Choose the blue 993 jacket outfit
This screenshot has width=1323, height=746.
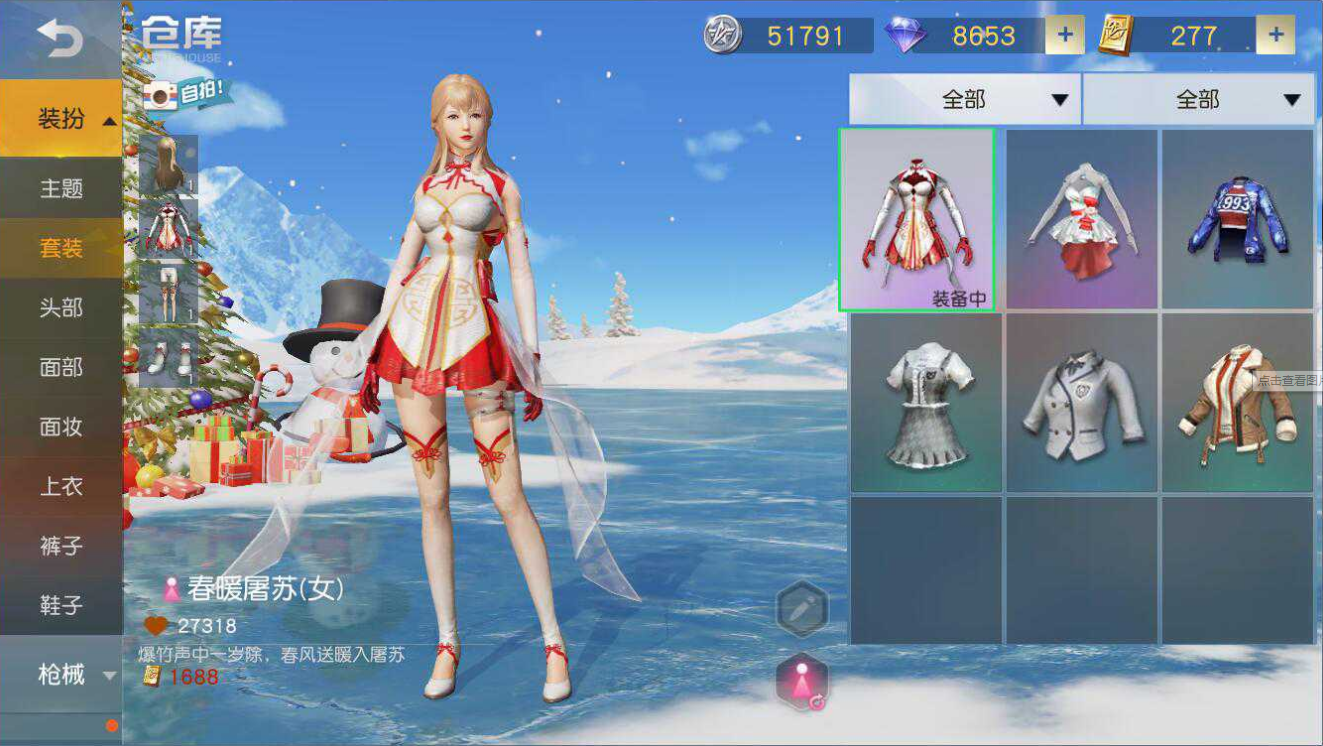1237,220
